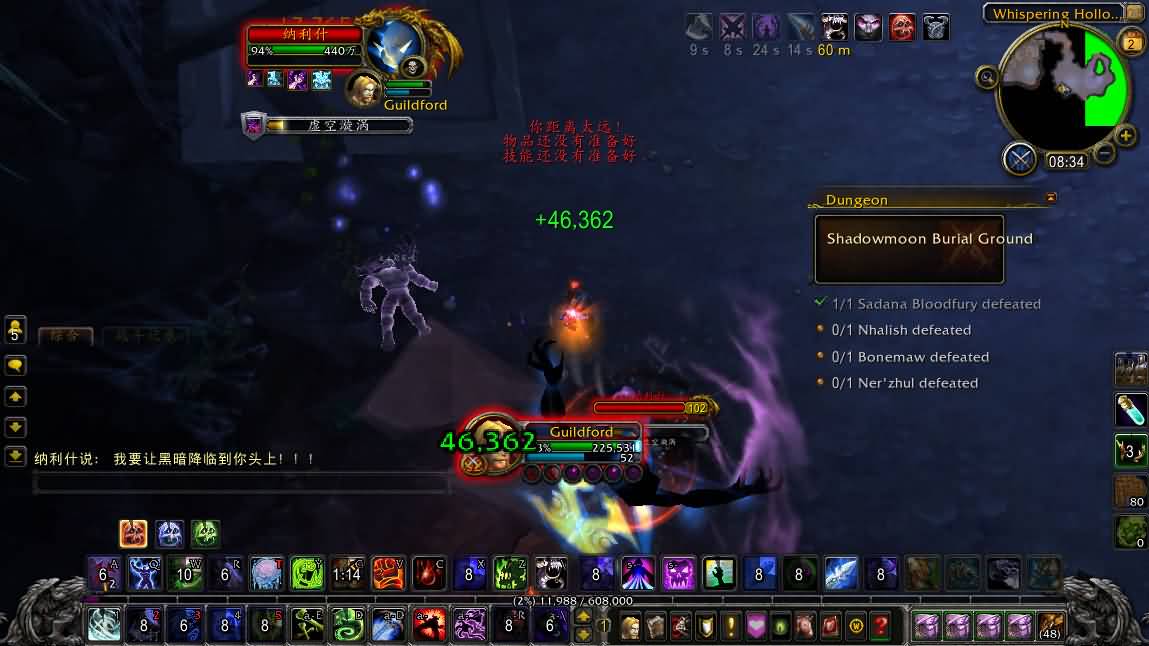This screenshot has height=646, width=1149.
Task: Select the Guildford party portrait
Action: click(x=364, y=88)
